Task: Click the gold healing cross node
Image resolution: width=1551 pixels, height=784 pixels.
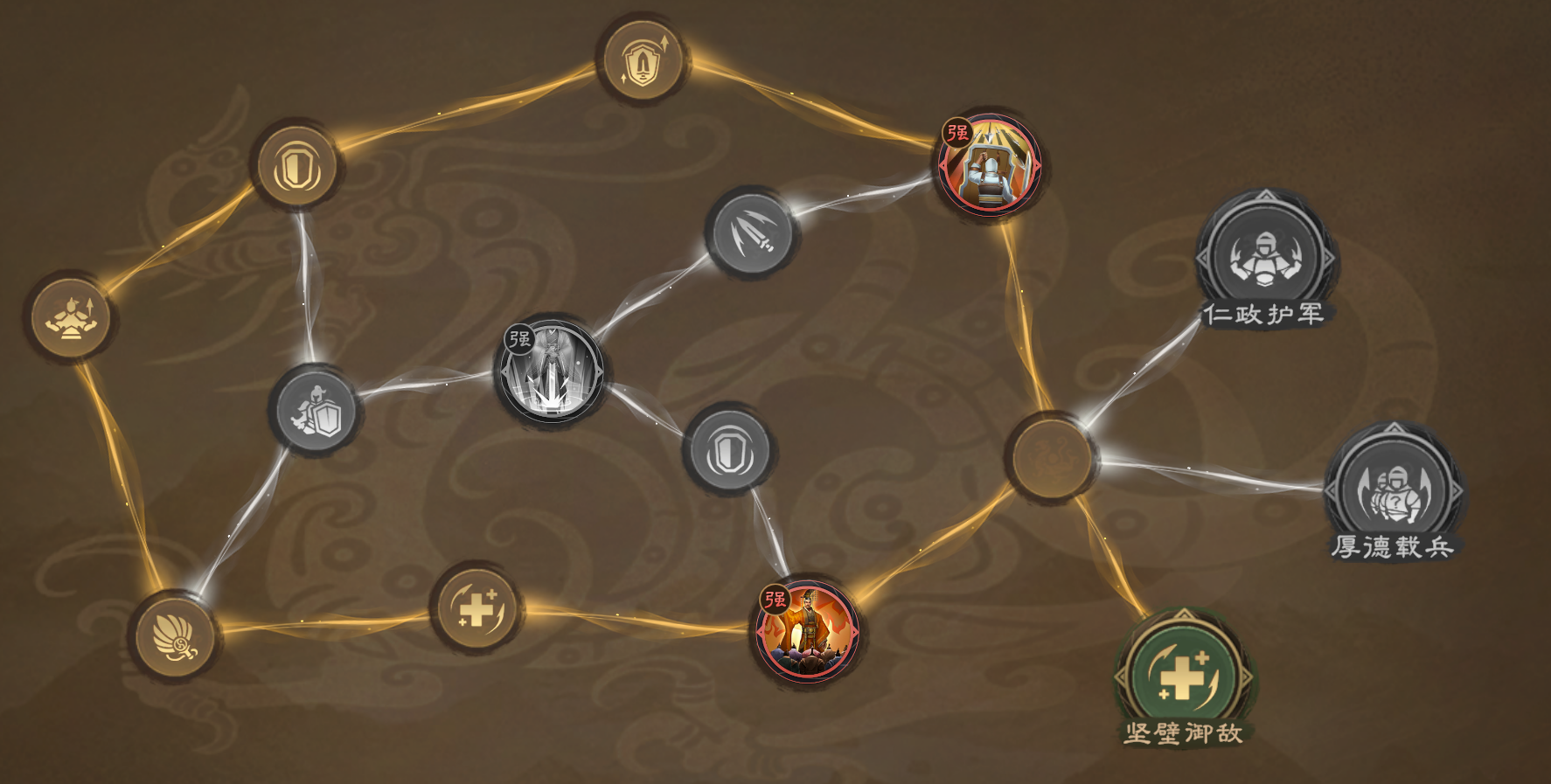Action: point(476,607)
